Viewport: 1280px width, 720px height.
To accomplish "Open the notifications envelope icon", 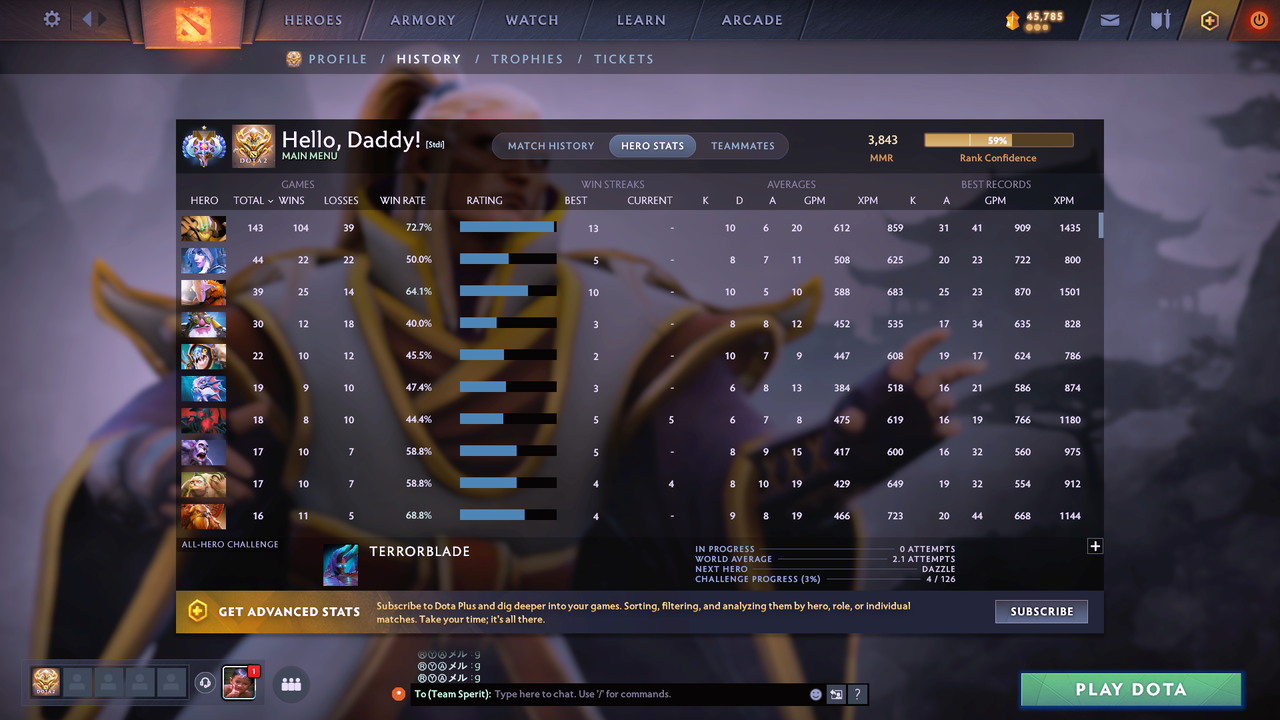I will coord(1109,19).
